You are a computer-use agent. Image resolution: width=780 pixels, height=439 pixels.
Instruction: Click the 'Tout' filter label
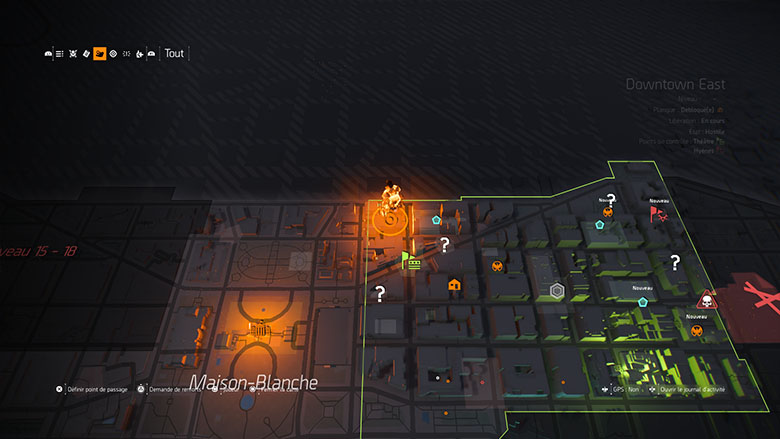[x=174, y=54]
